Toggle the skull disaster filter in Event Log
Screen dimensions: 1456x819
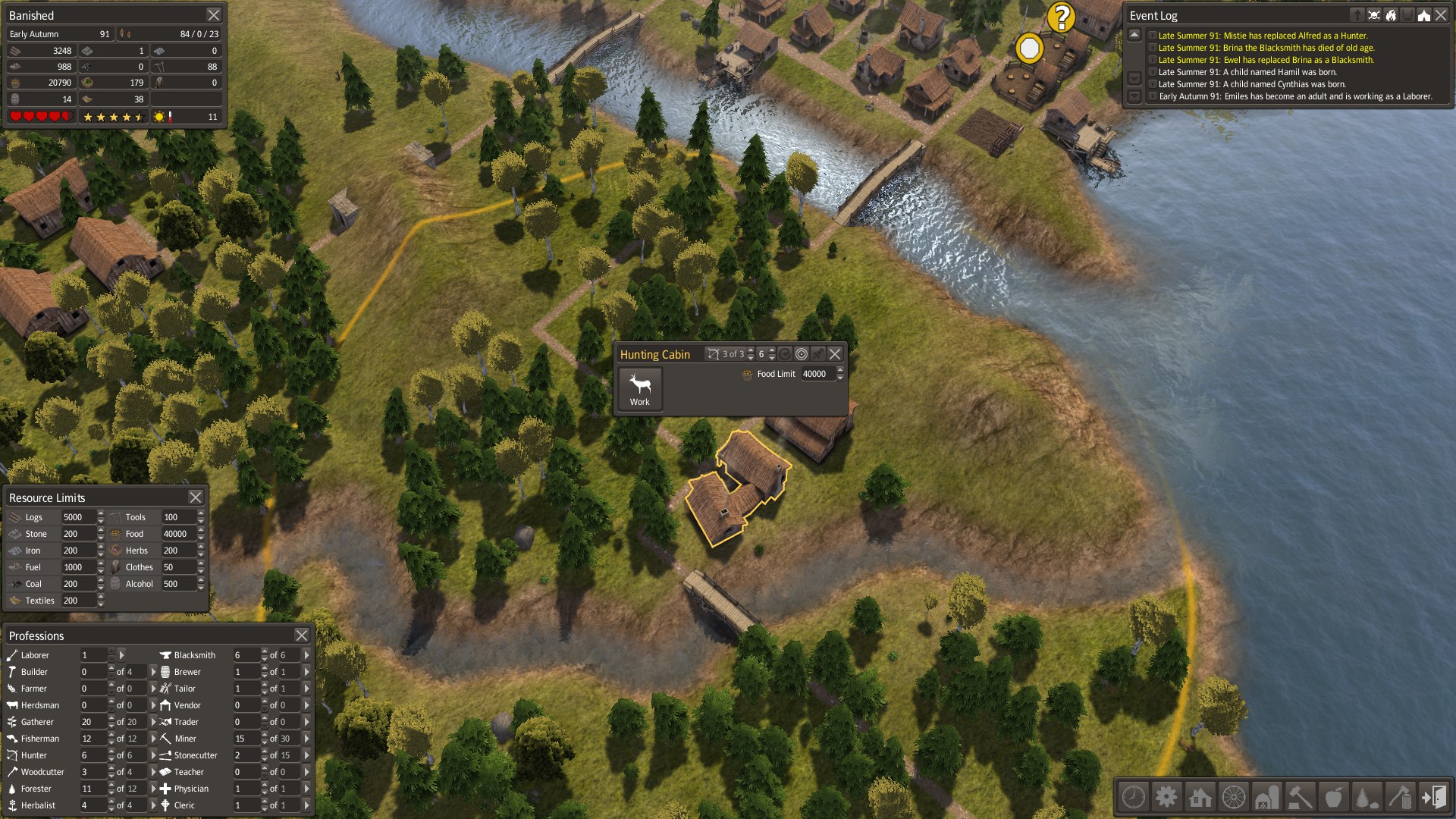[x=1373, y=14]
